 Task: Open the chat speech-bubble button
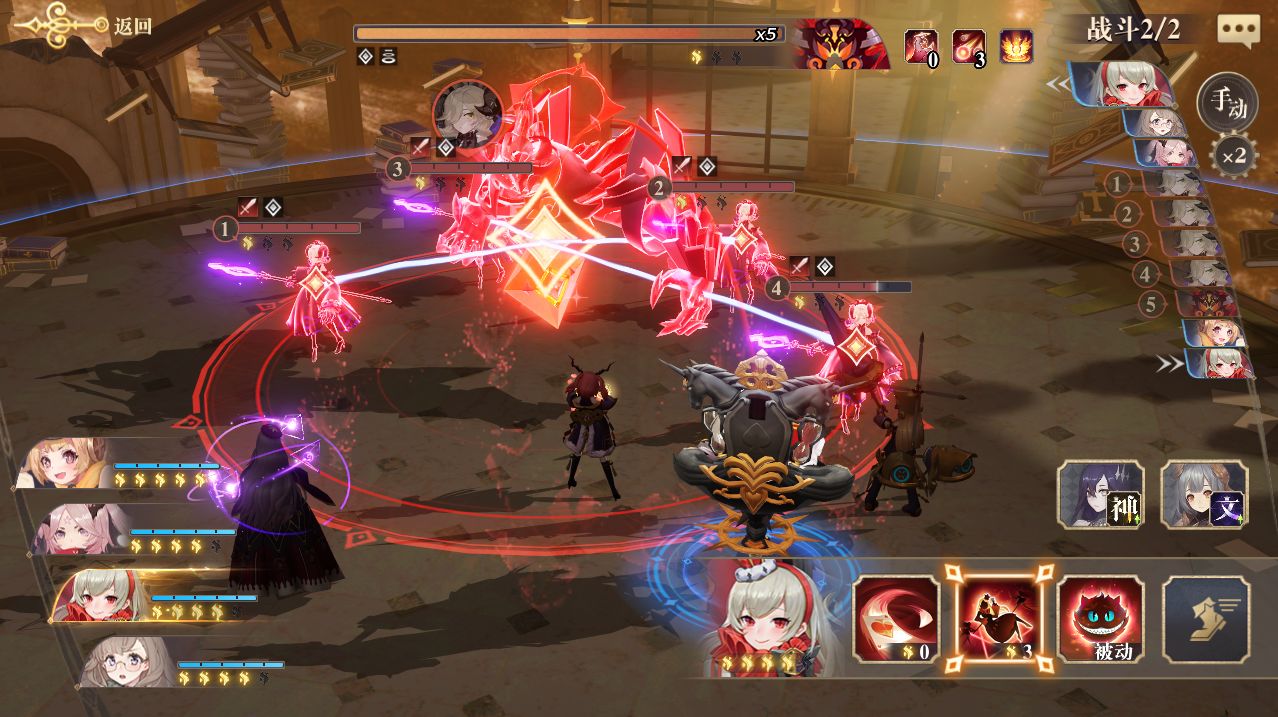1238,29
